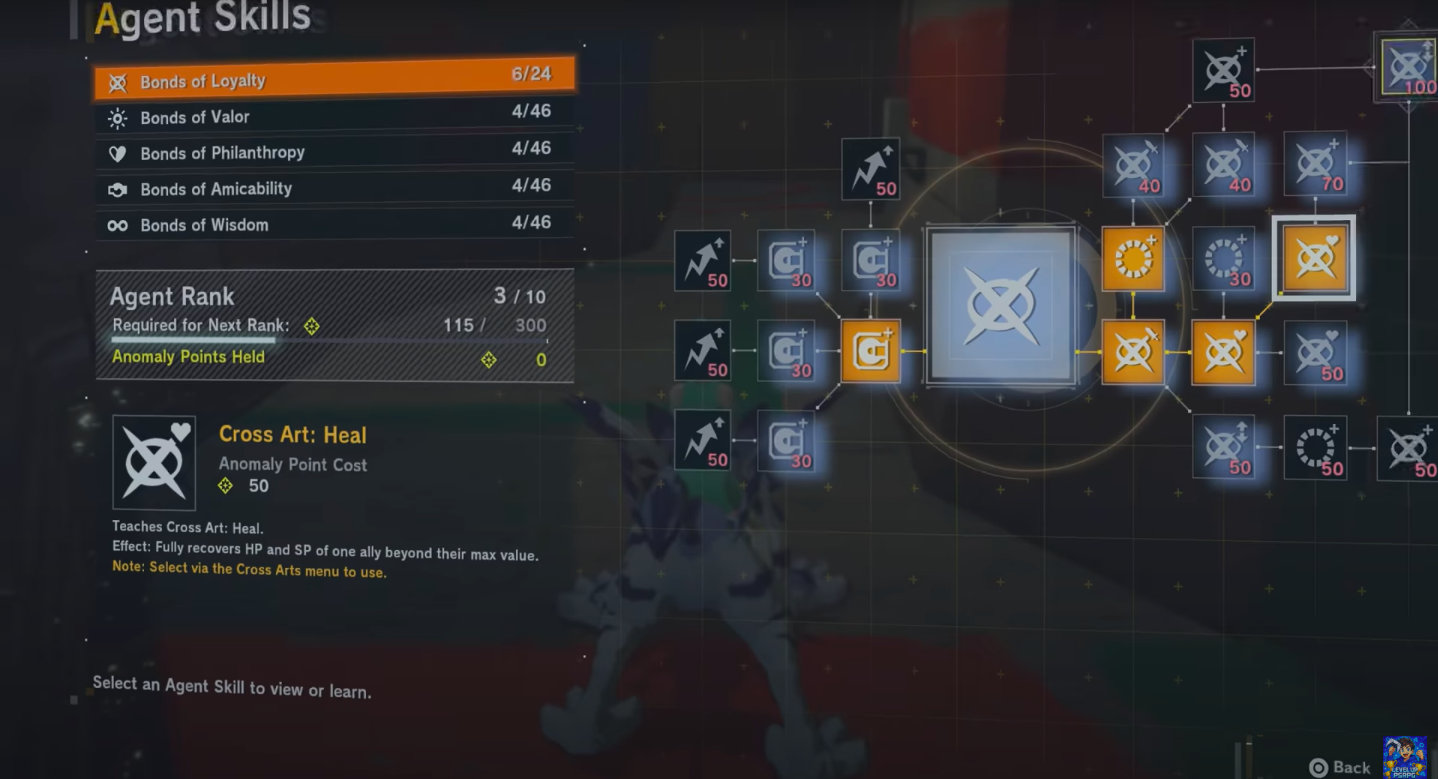Select the orange C-shaped learned skill node
1438x779 pixels.
[870, 351]
